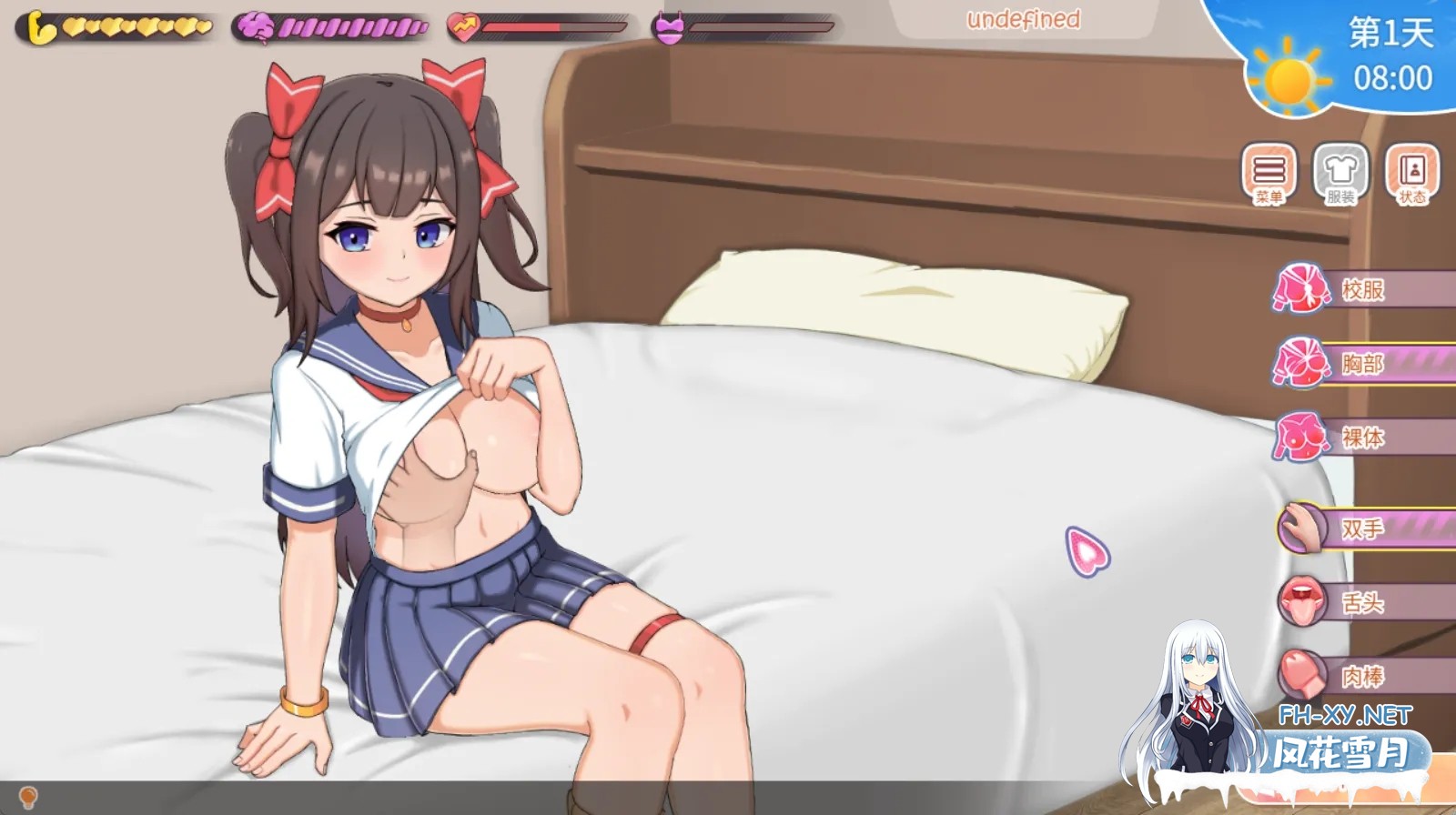Click the red health progress bar

521,27
